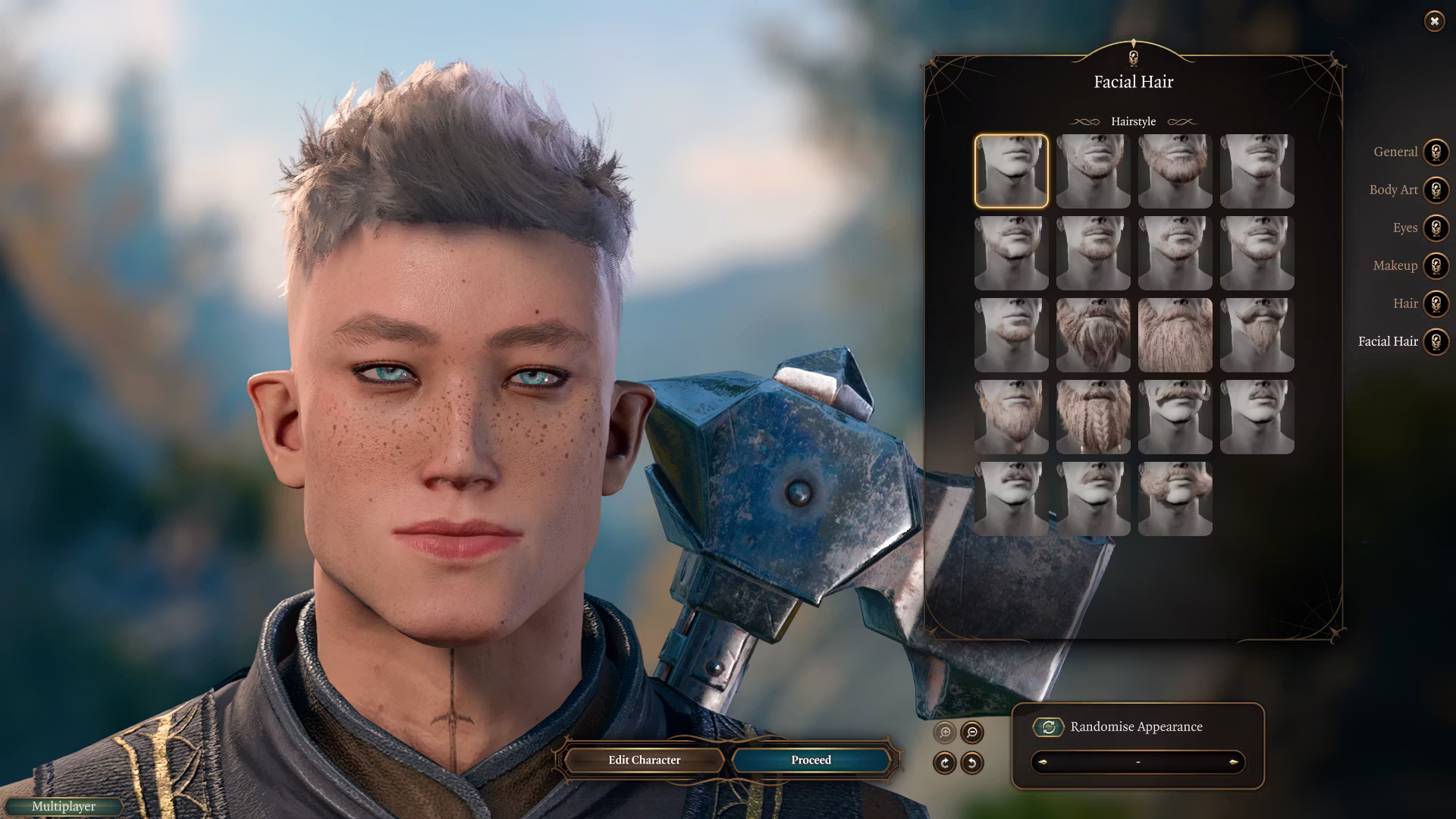The width and height of the screenshot is (1456, 819).
Task: Click the hair colour selector bar
Action: (x=1137, y=764)
